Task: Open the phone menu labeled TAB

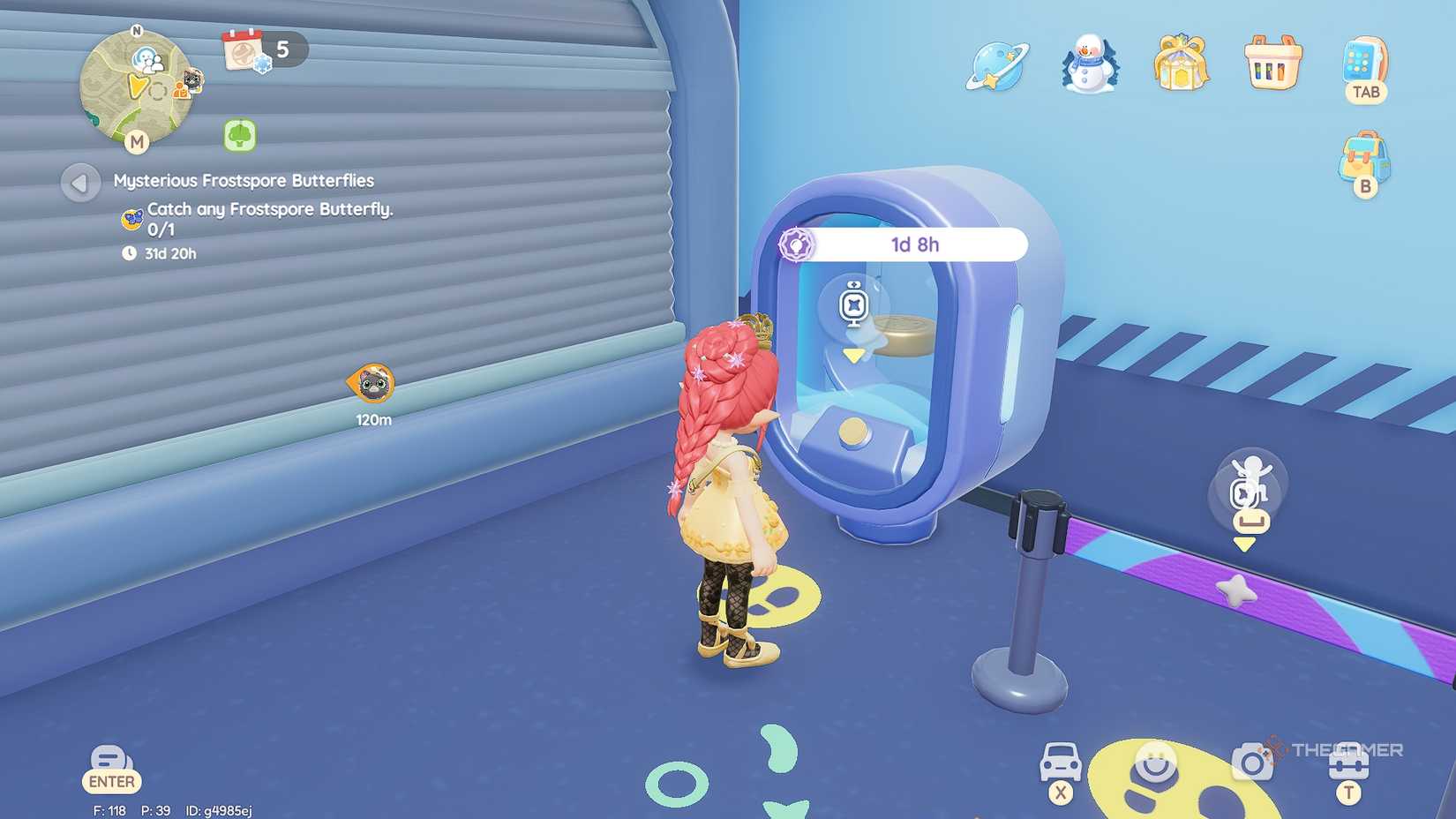Action: 1364,66
